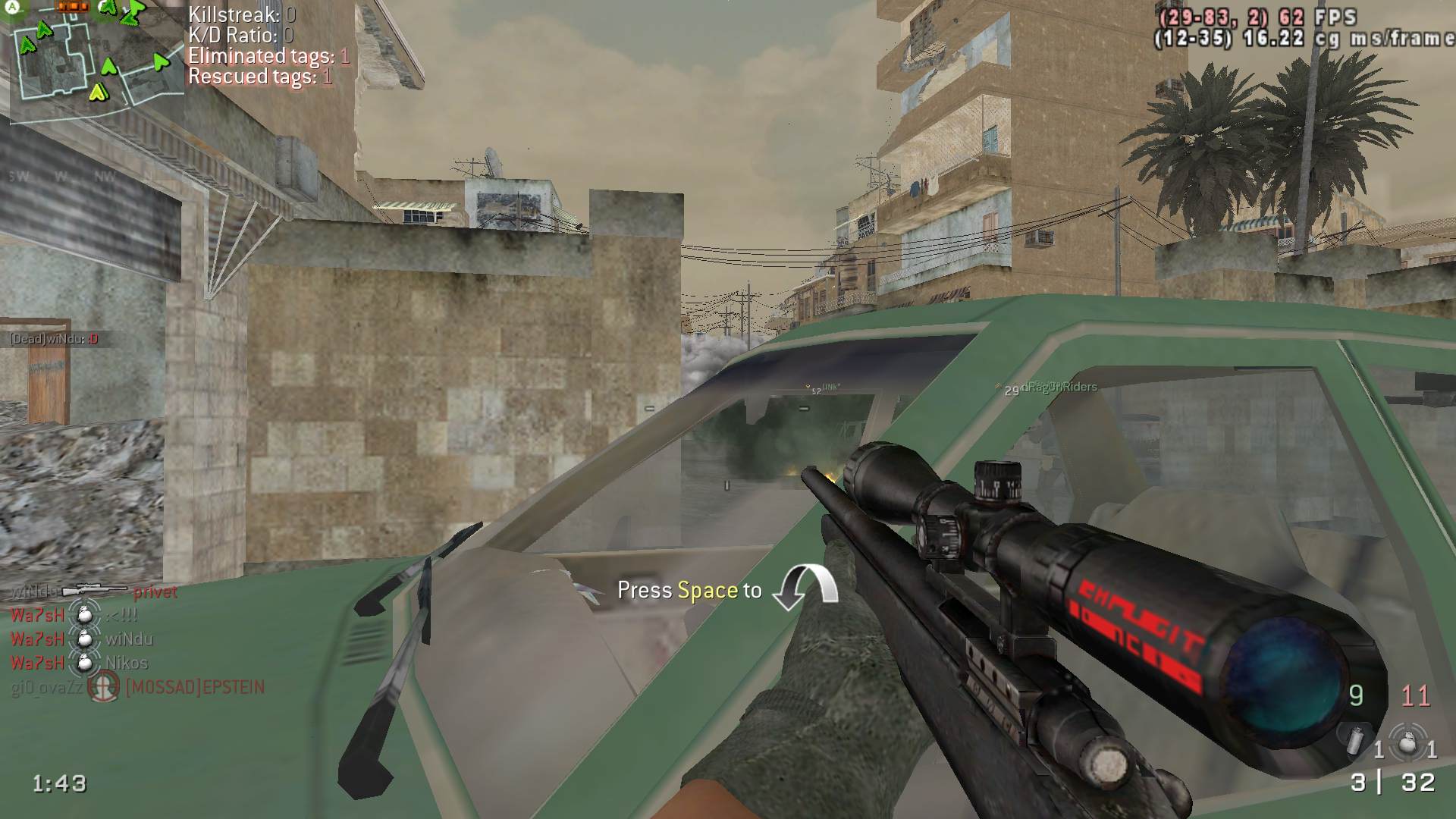
Task: Click the headshot icon in the kill feed
Action: tap(104, 688)
